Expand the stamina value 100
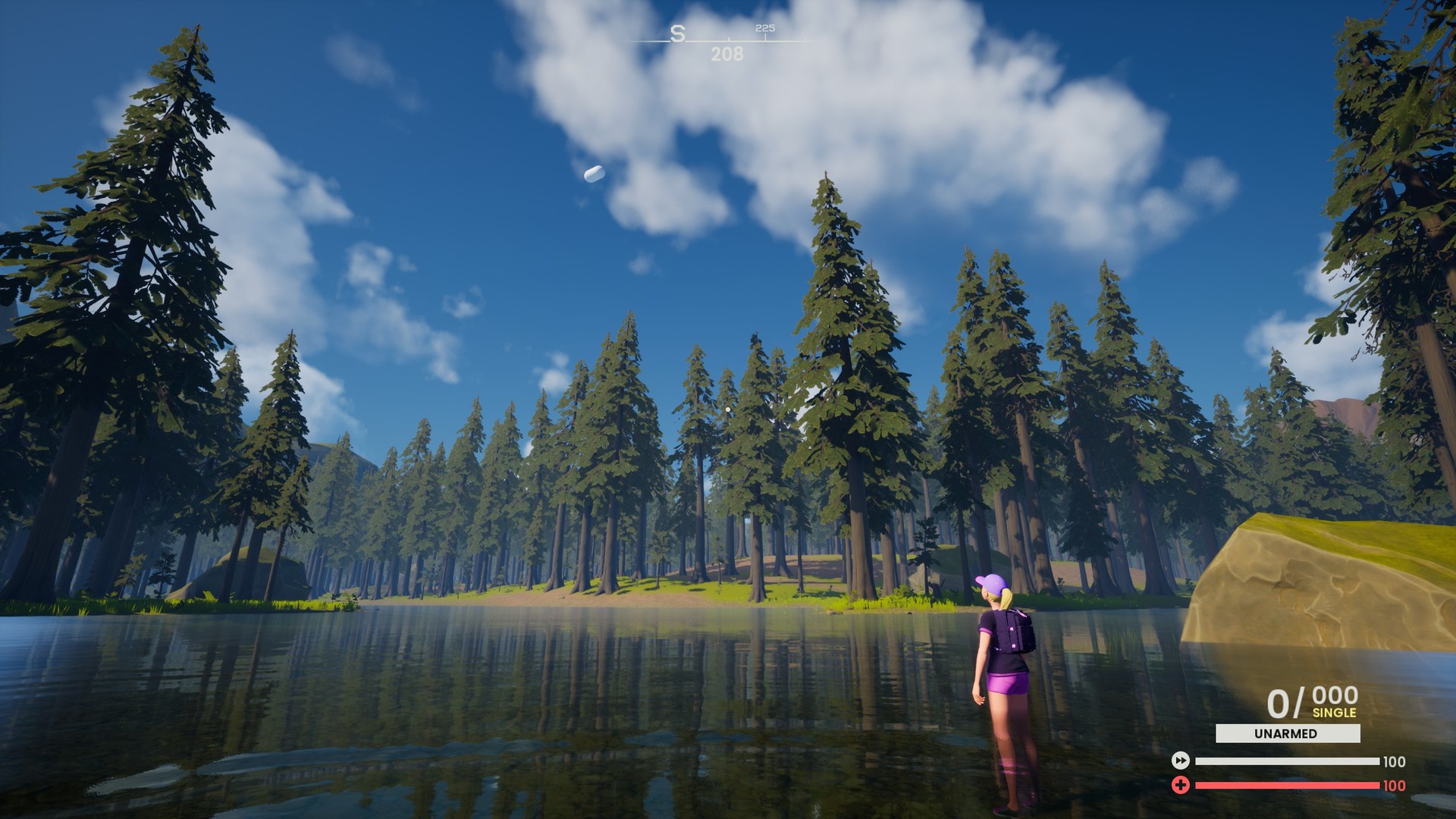Screen dimensions: 1456x819 click(x=1394, y=761)
